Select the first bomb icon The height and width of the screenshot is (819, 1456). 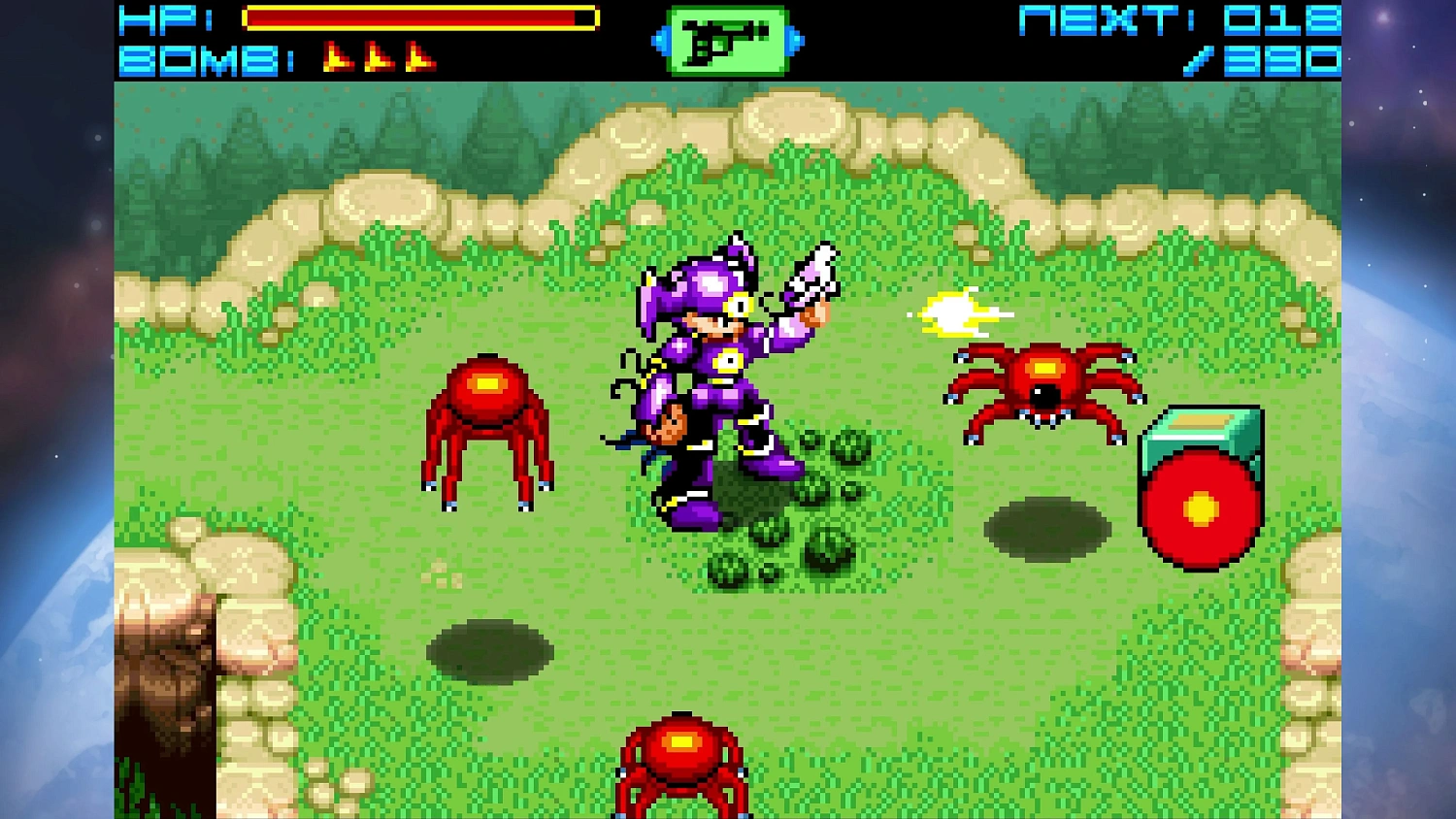pos(339,54)
